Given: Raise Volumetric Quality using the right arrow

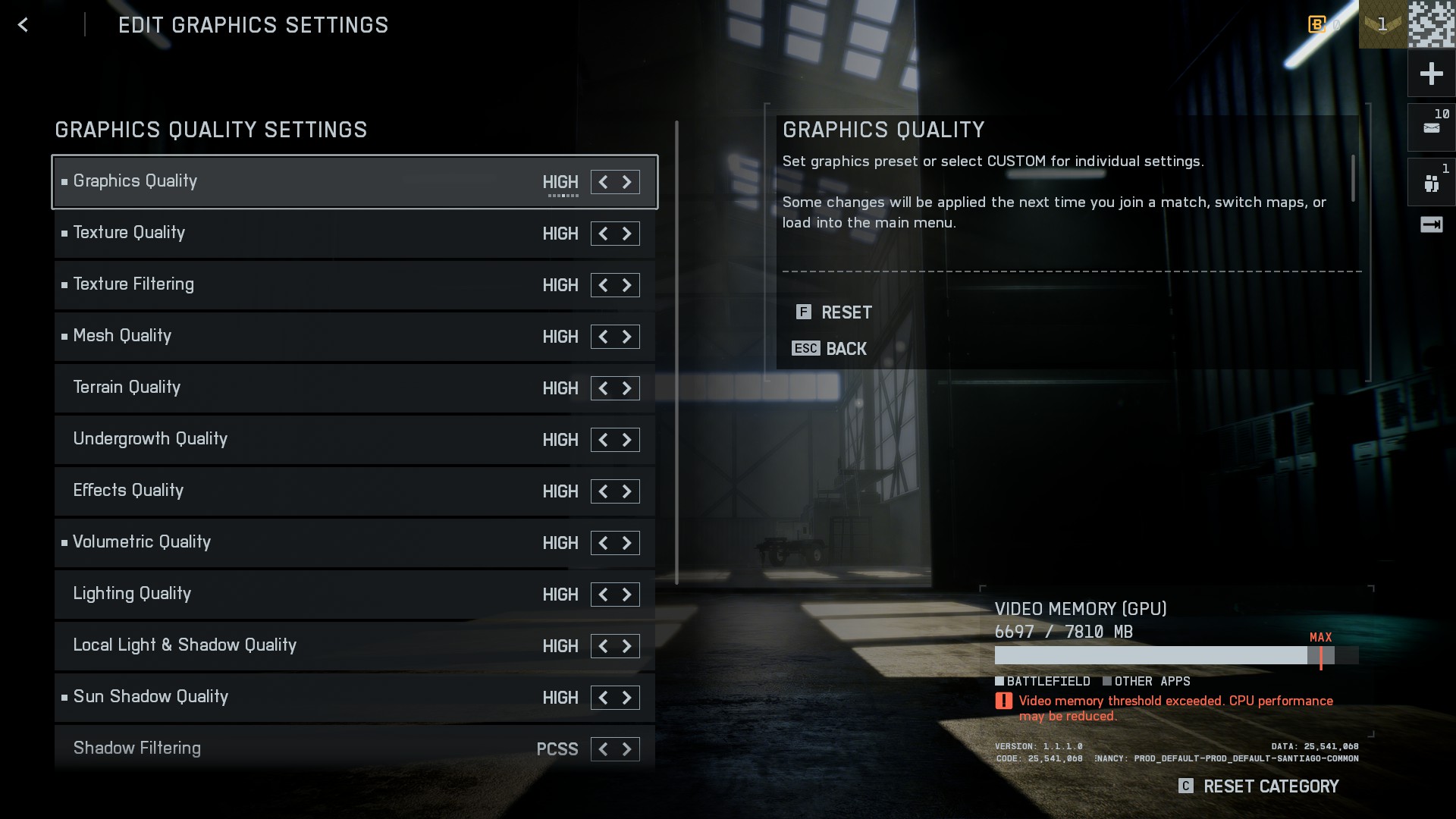Looking at the screenshot, I should click(627, 543).
